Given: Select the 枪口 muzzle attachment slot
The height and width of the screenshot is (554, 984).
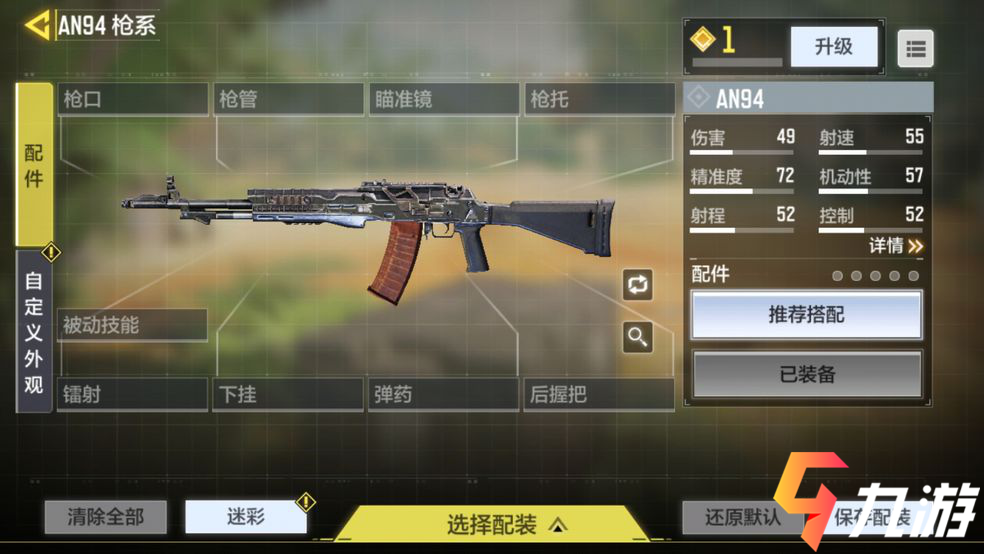Looking at the screenshot, I should 133,99.
